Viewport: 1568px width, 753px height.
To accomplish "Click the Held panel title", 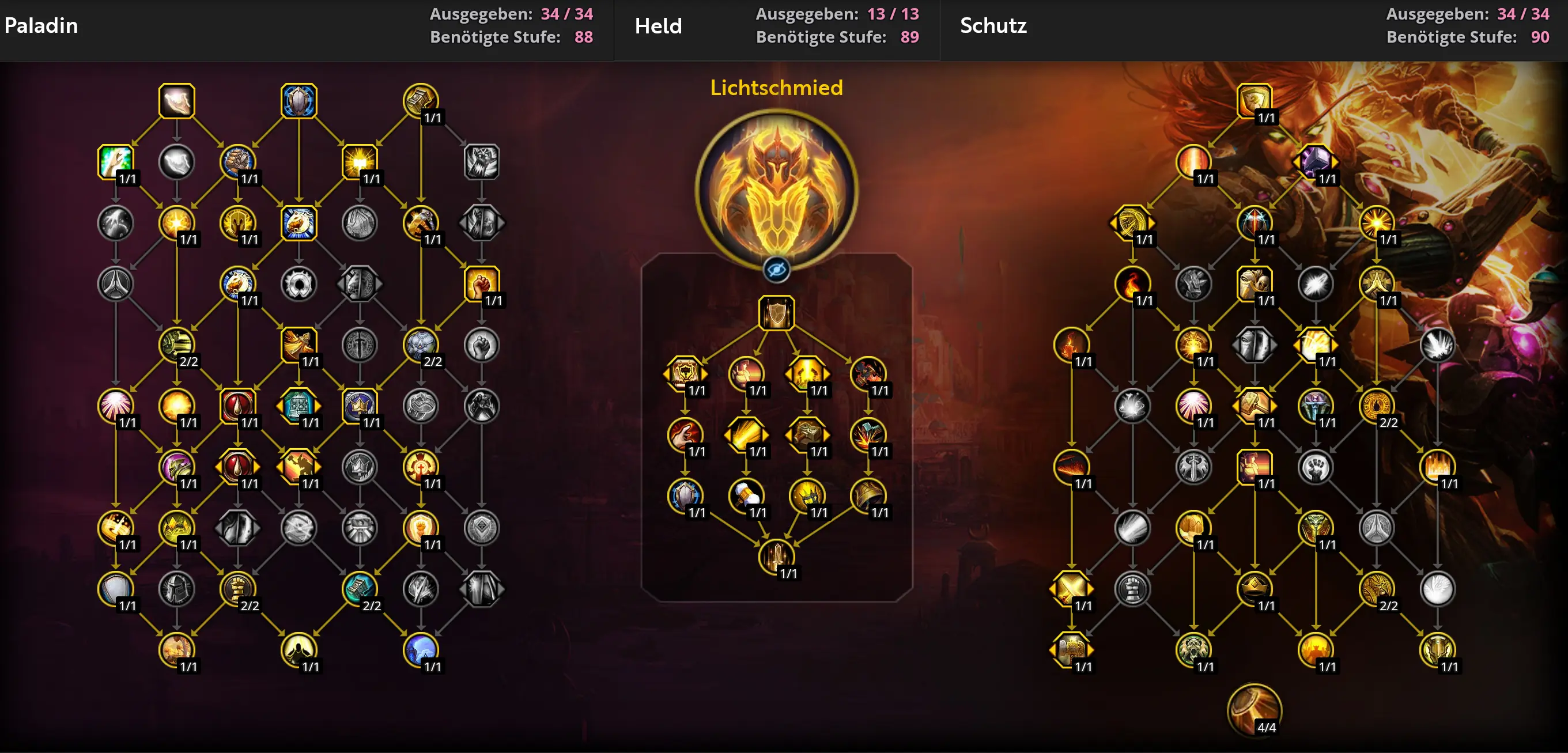I will [658, 25].
